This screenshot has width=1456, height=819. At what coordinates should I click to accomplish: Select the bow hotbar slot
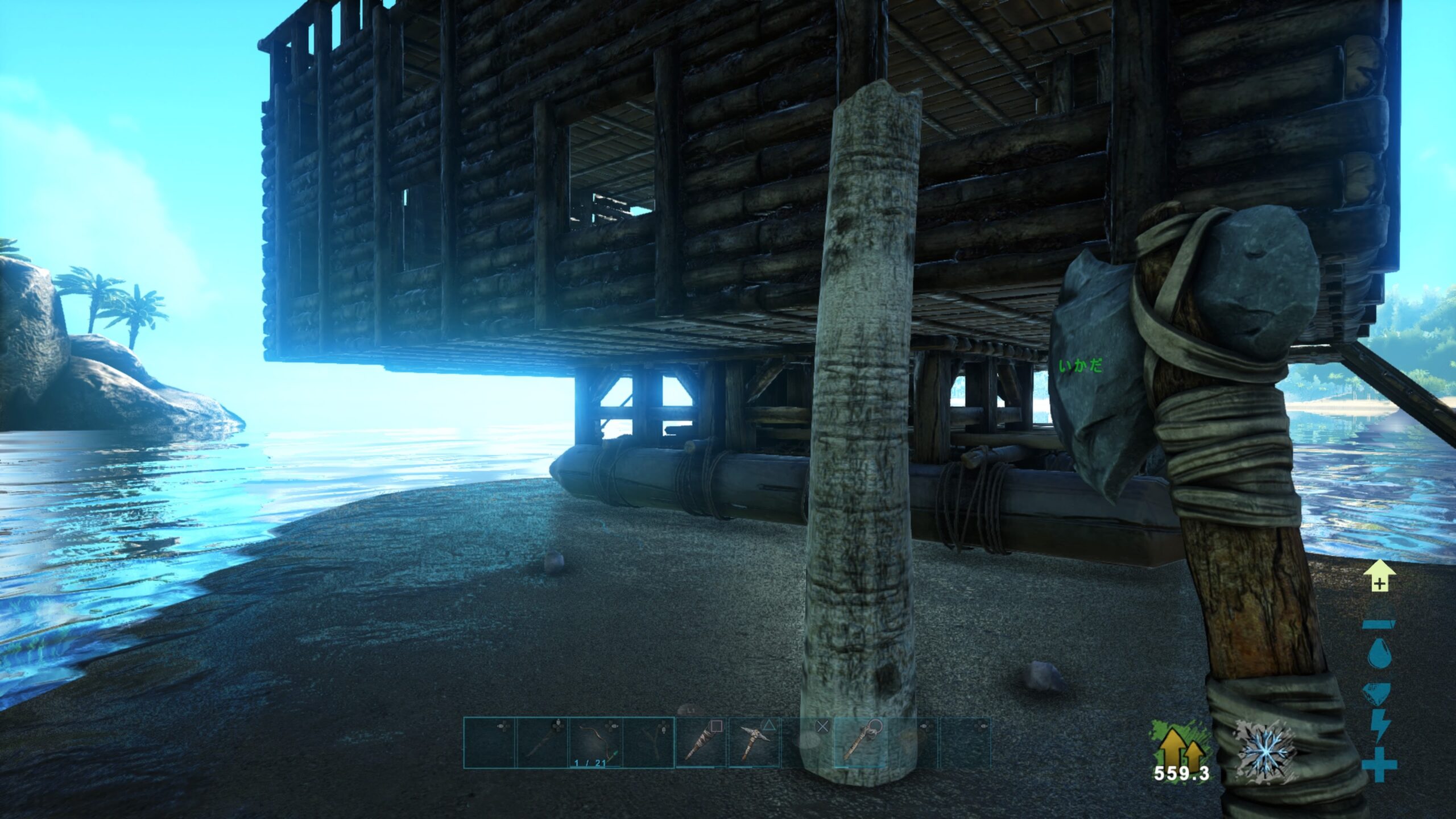(595, 742)
